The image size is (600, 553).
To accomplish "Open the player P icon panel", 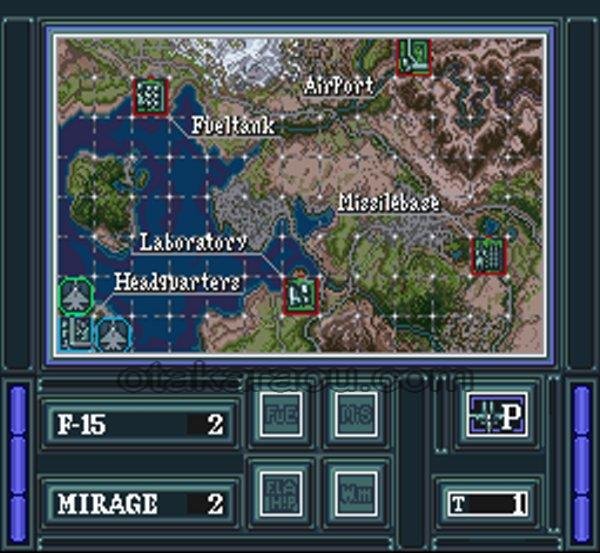I will coord(494,416).
